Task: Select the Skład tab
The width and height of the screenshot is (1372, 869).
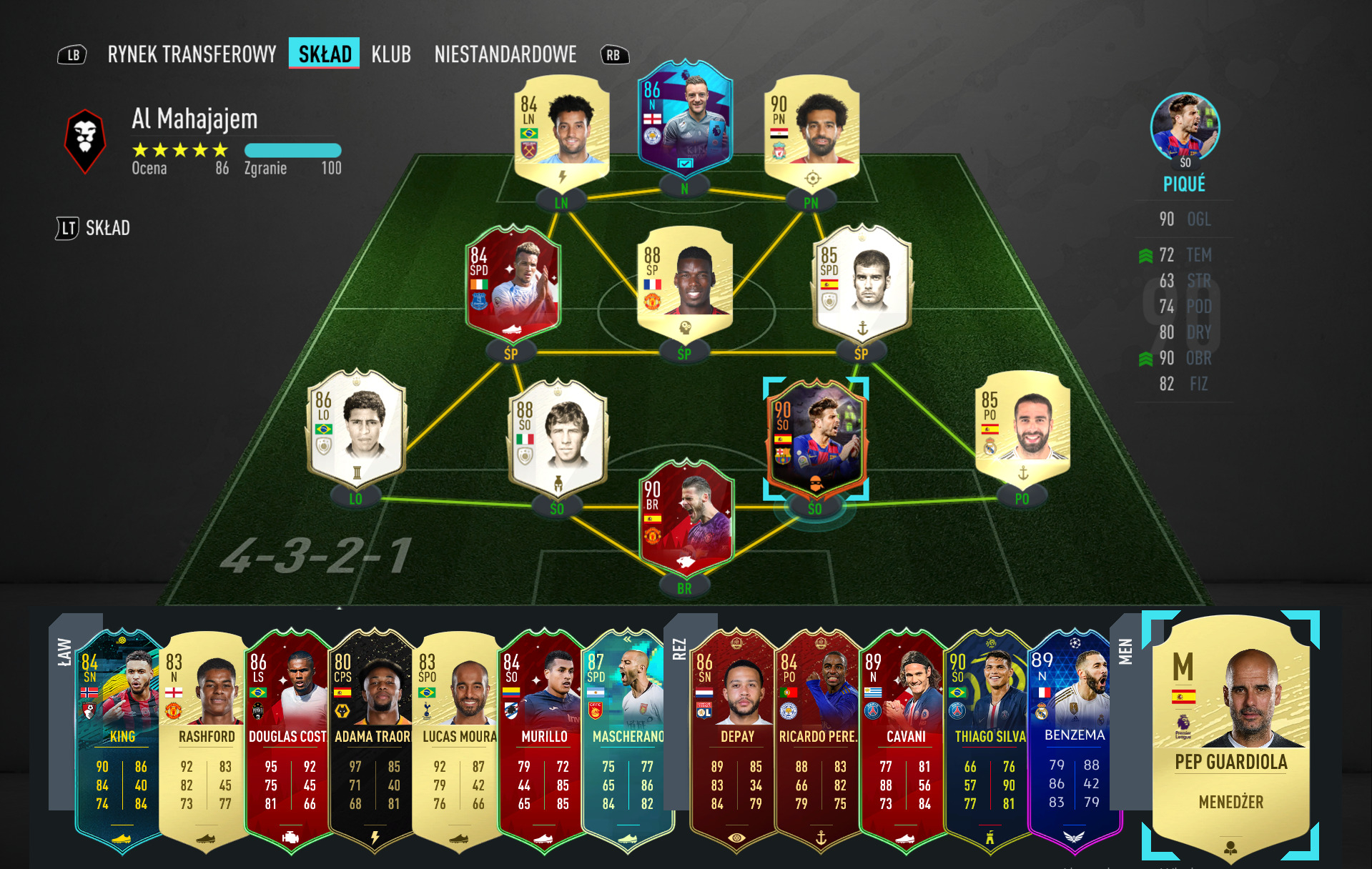Action: click(x=324, y=54)
